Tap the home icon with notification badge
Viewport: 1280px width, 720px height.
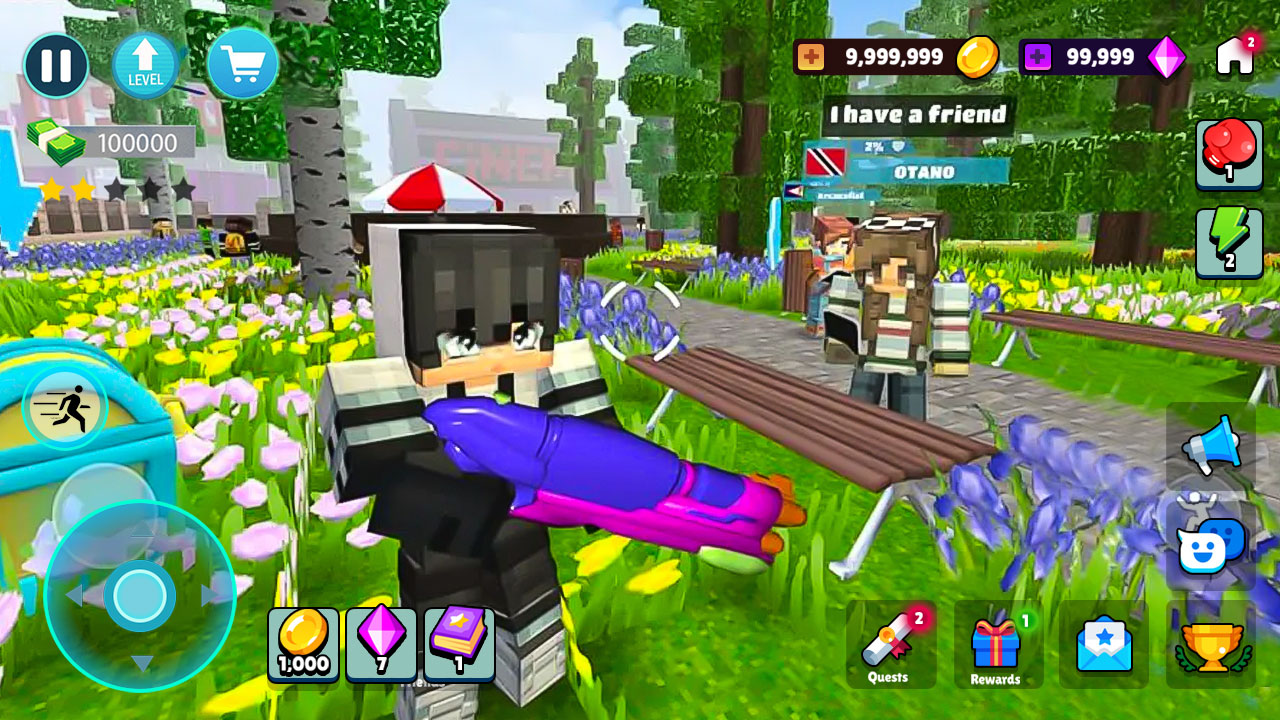1235,58
